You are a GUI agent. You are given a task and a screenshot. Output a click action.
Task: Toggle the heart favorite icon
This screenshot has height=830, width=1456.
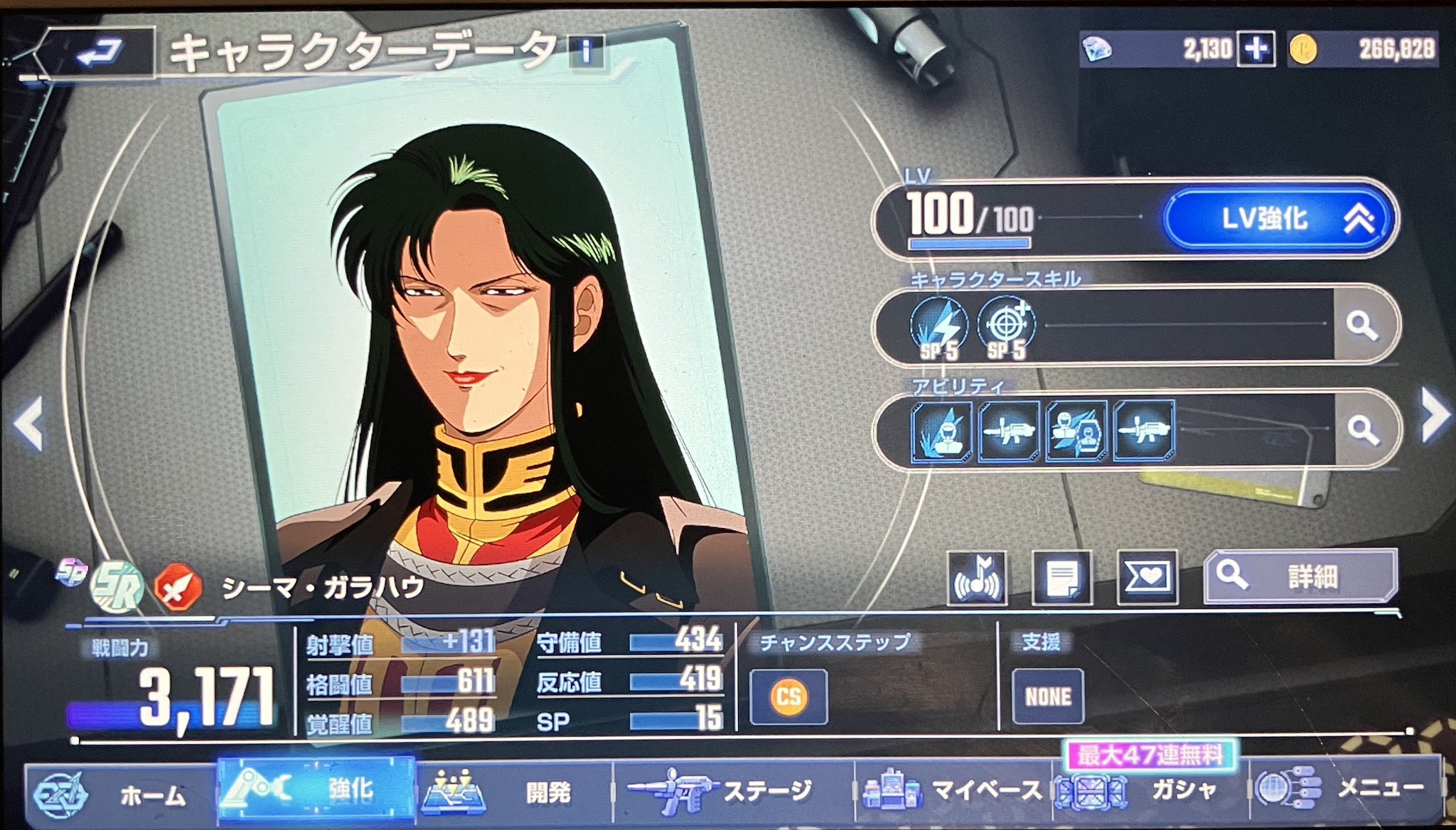1147,578
